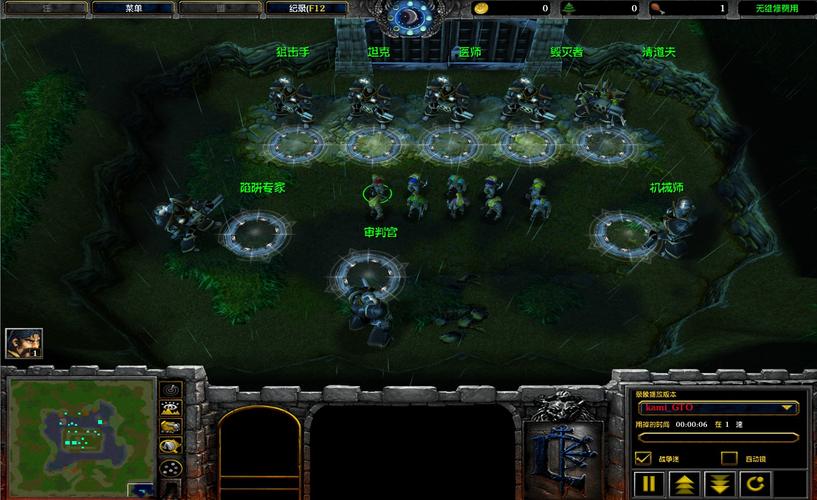Toggle minimap creep camp display button

[x=171, y=446]
